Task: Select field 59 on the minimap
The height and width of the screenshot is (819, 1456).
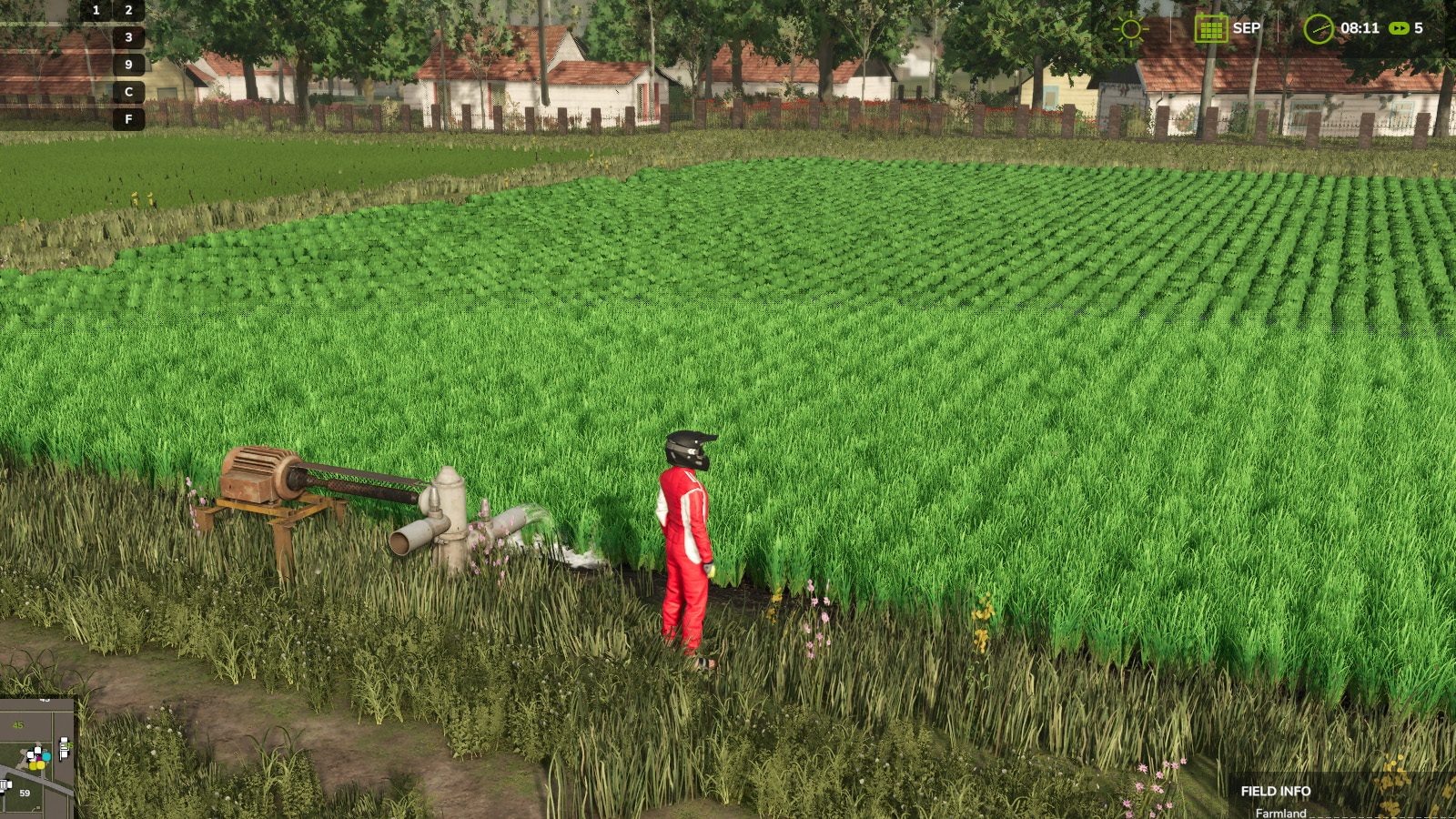Action: coord(25,793)
